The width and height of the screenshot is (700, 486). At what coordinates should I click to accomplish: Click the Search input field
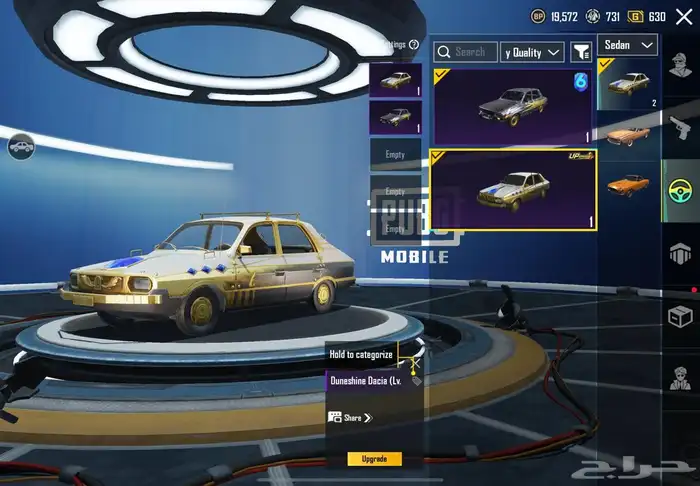pyautogui.click(x=468, y=51)
